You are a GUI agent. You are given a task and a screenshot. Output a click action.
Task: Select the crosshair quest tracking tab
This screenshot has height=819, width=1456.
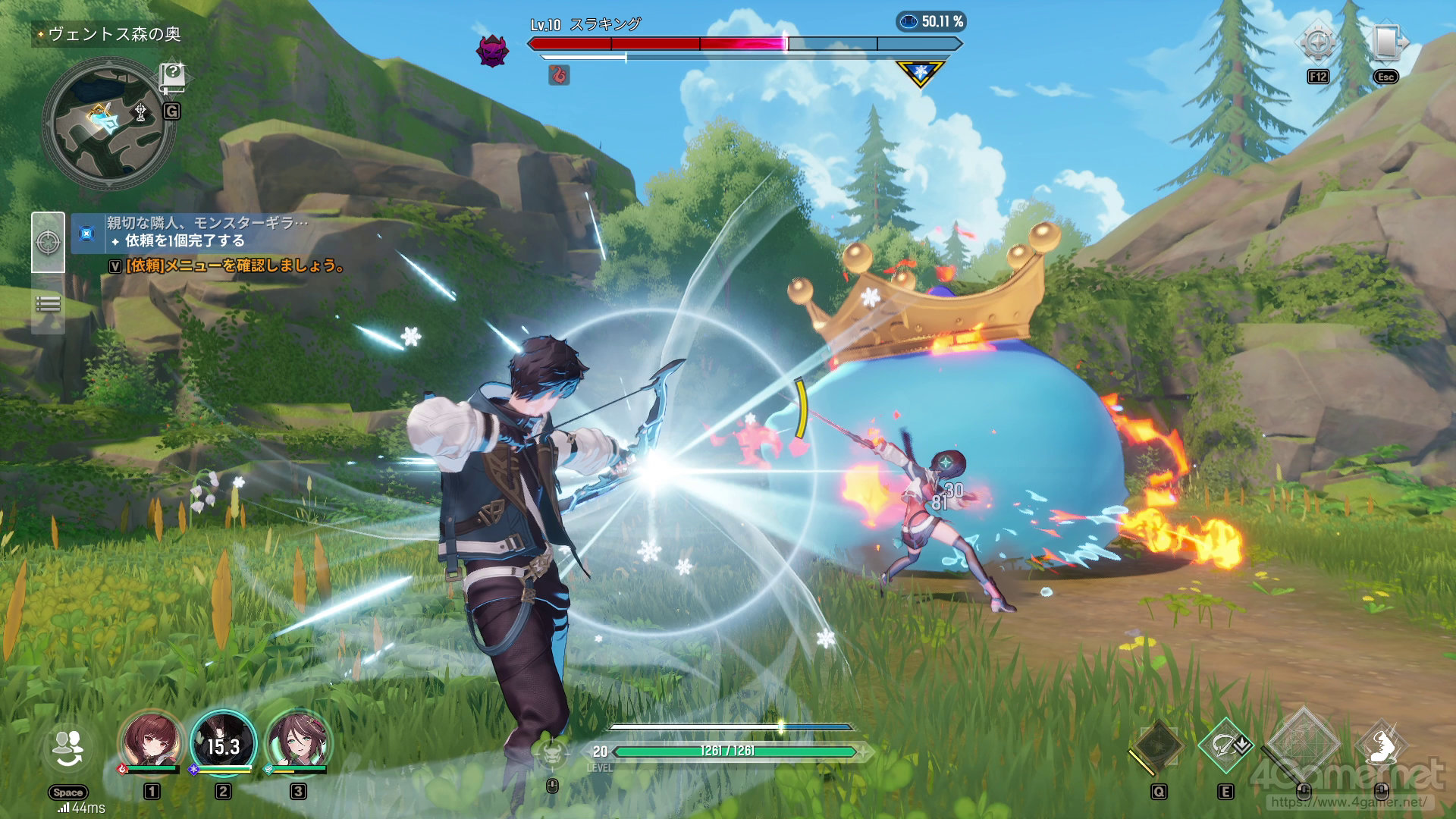(x=48, y=242)
